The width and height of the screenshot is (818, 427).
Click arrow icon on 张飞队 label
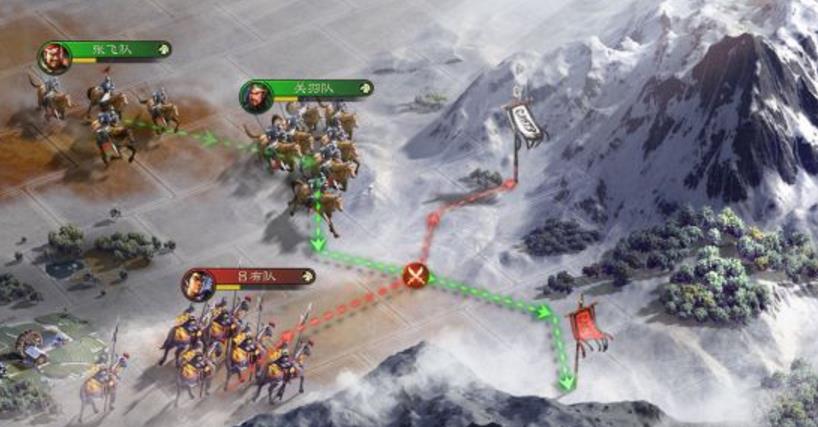[x=163, y=49]
